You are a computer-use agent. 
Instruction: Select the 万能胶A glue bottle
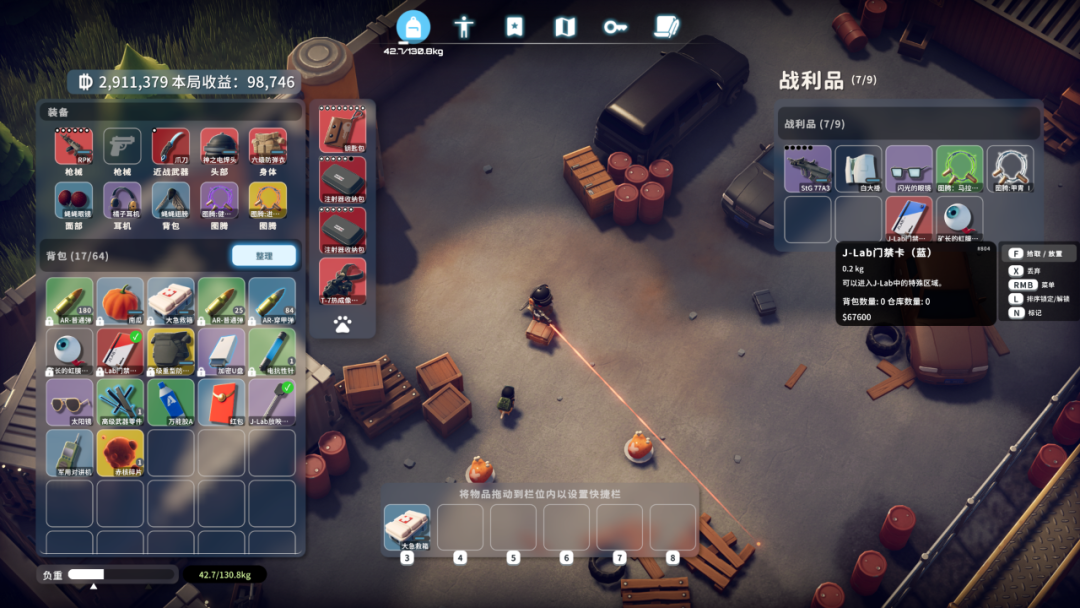click(x=171, y=402)
